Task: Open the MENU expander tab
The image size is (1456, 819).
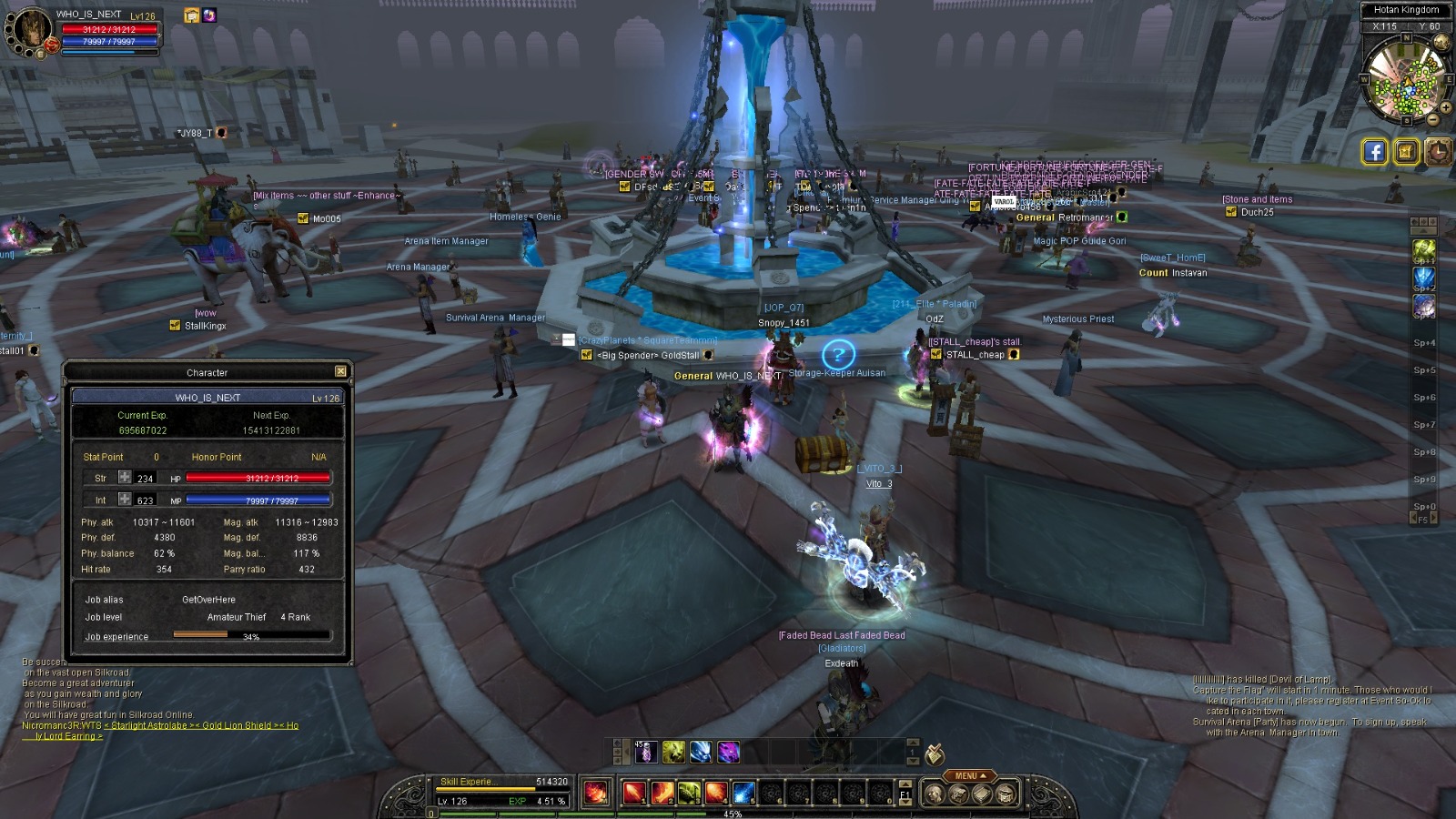Action: pyautogui.click(x=969, y=776)
